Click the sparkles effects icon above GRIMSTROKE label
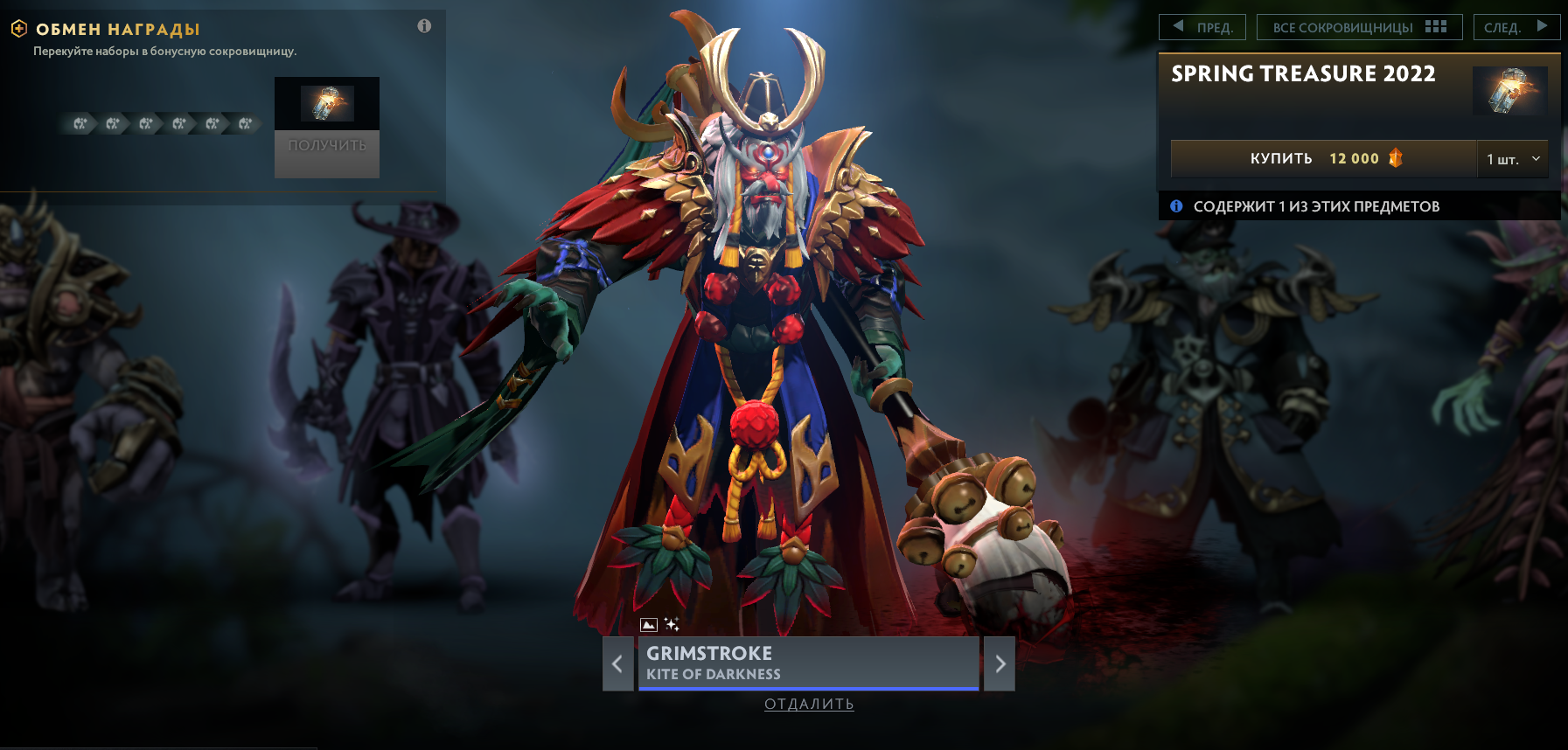The width and height of the screenshot is (1568, 750). (x=671, y=622)
